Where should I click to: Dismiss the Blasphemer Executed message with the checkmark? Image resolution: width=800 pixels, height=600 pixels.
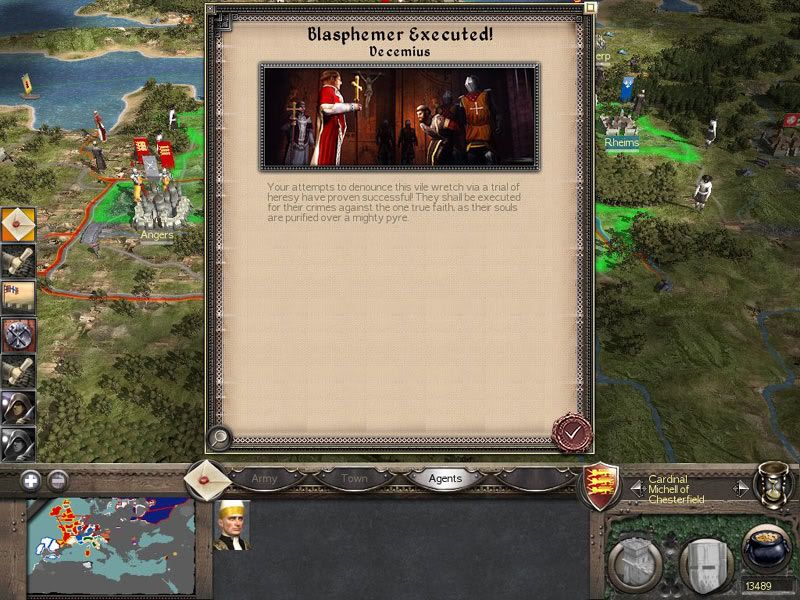pyautogui.click(x=572, y=433)
